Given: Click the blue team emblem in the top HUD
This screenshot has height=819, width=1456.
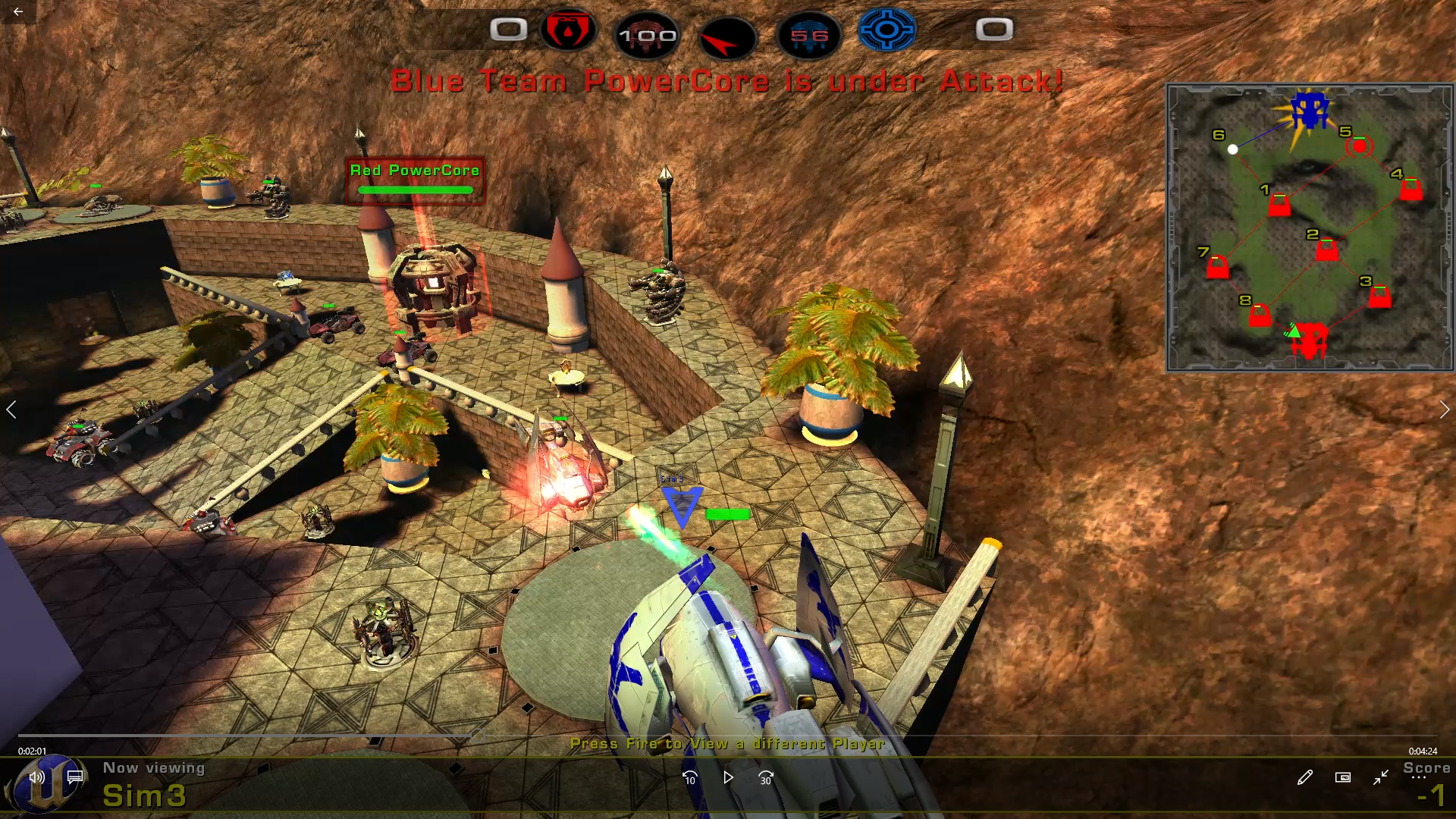Looking at the screenshot, I should pyautogui.click(x=886, y=30).
